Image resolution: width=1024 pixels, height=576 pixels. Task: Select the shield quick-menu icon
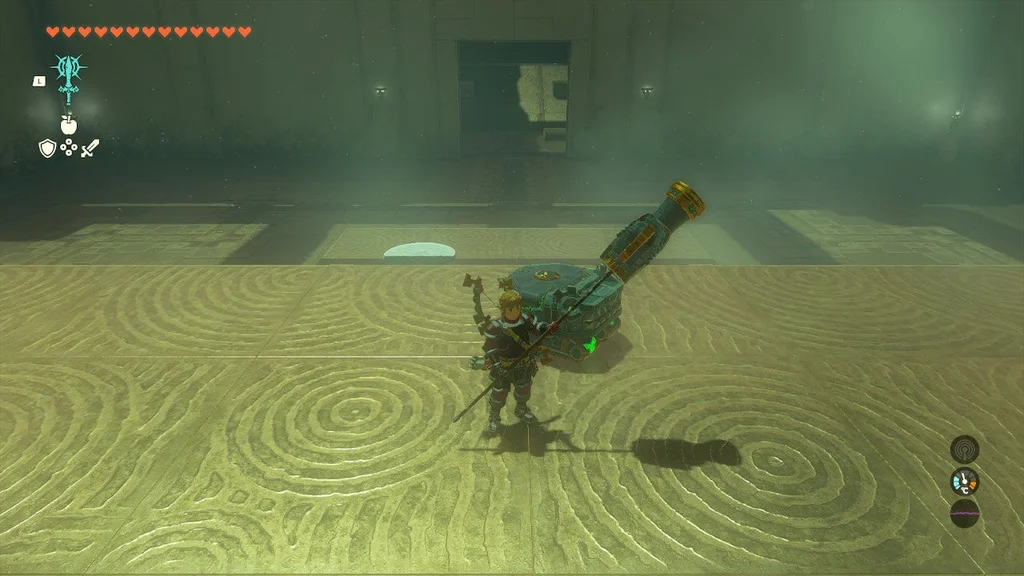tap(46, 148)
